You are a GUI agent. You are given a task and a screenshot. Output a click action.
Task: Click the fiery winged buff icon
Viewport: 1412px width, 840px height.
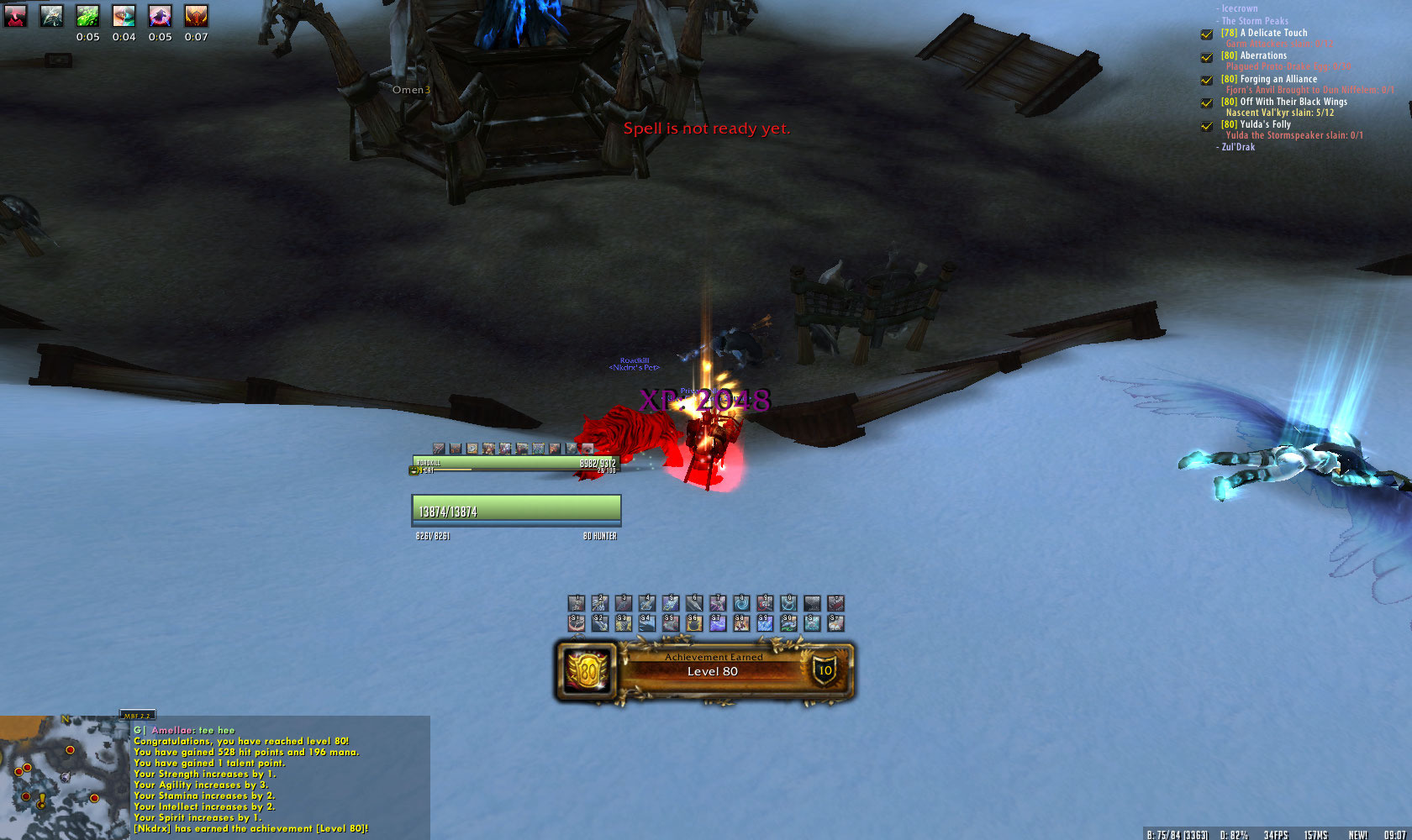(x=196, y=15)
